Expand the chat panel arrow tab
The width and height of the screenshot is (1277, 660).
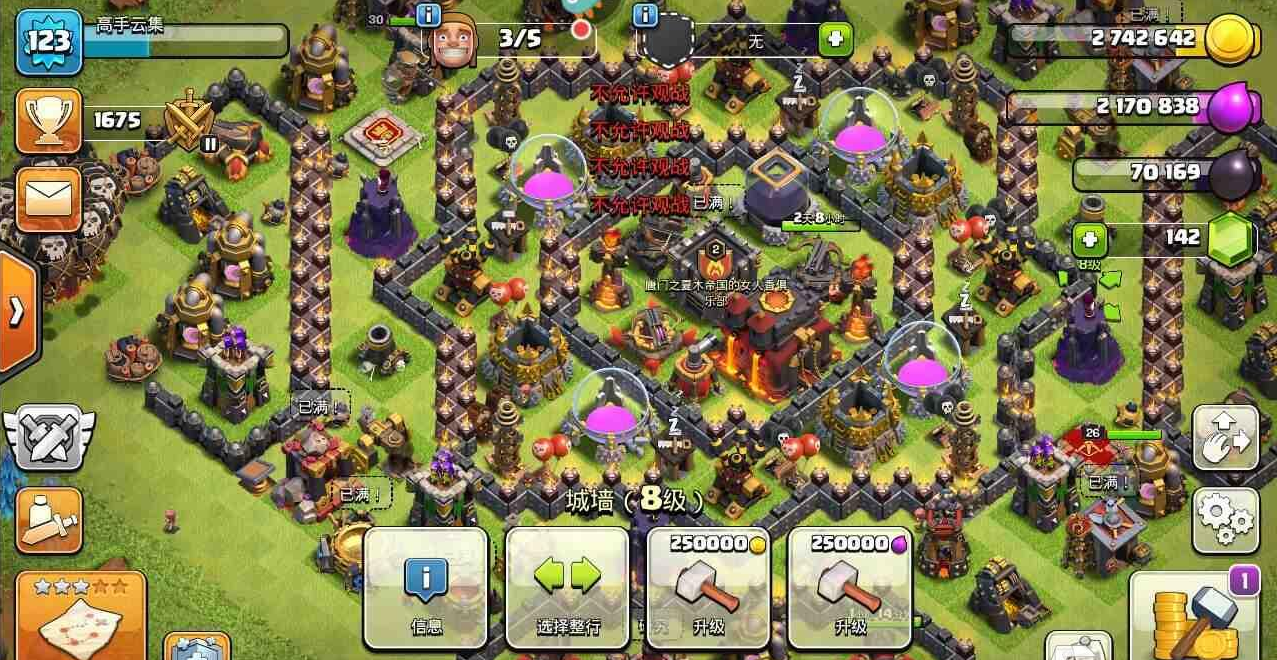click(17, 313)
